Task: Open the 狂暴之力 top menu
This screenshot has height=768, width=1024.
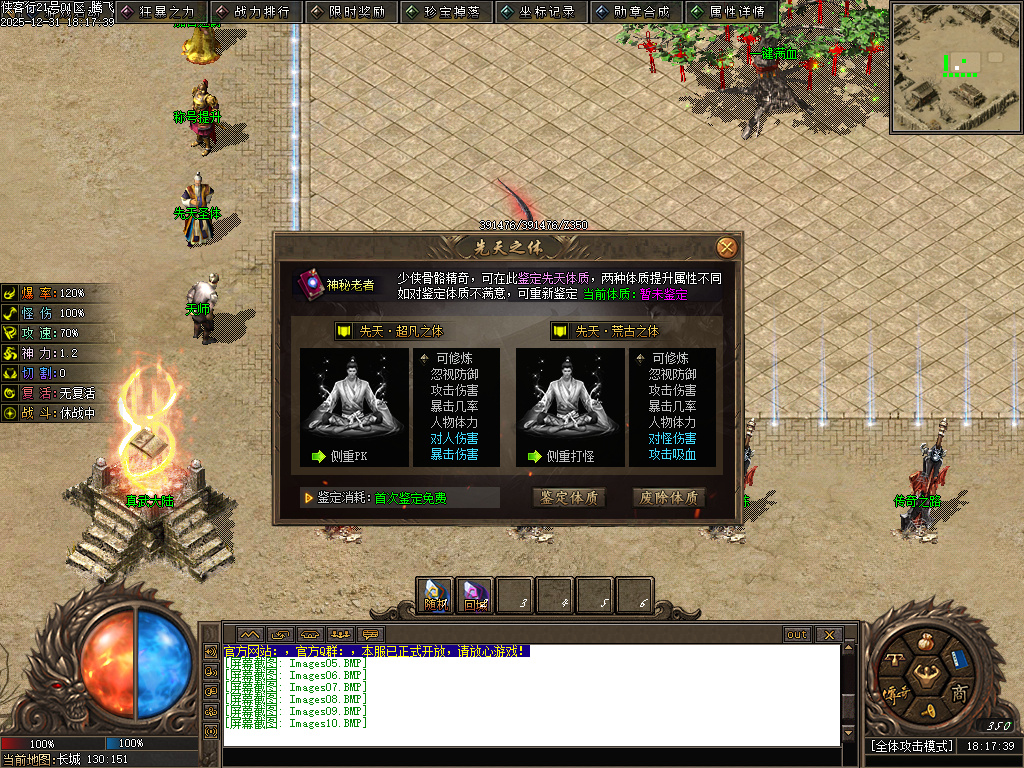Action: [x=162, y=12]
